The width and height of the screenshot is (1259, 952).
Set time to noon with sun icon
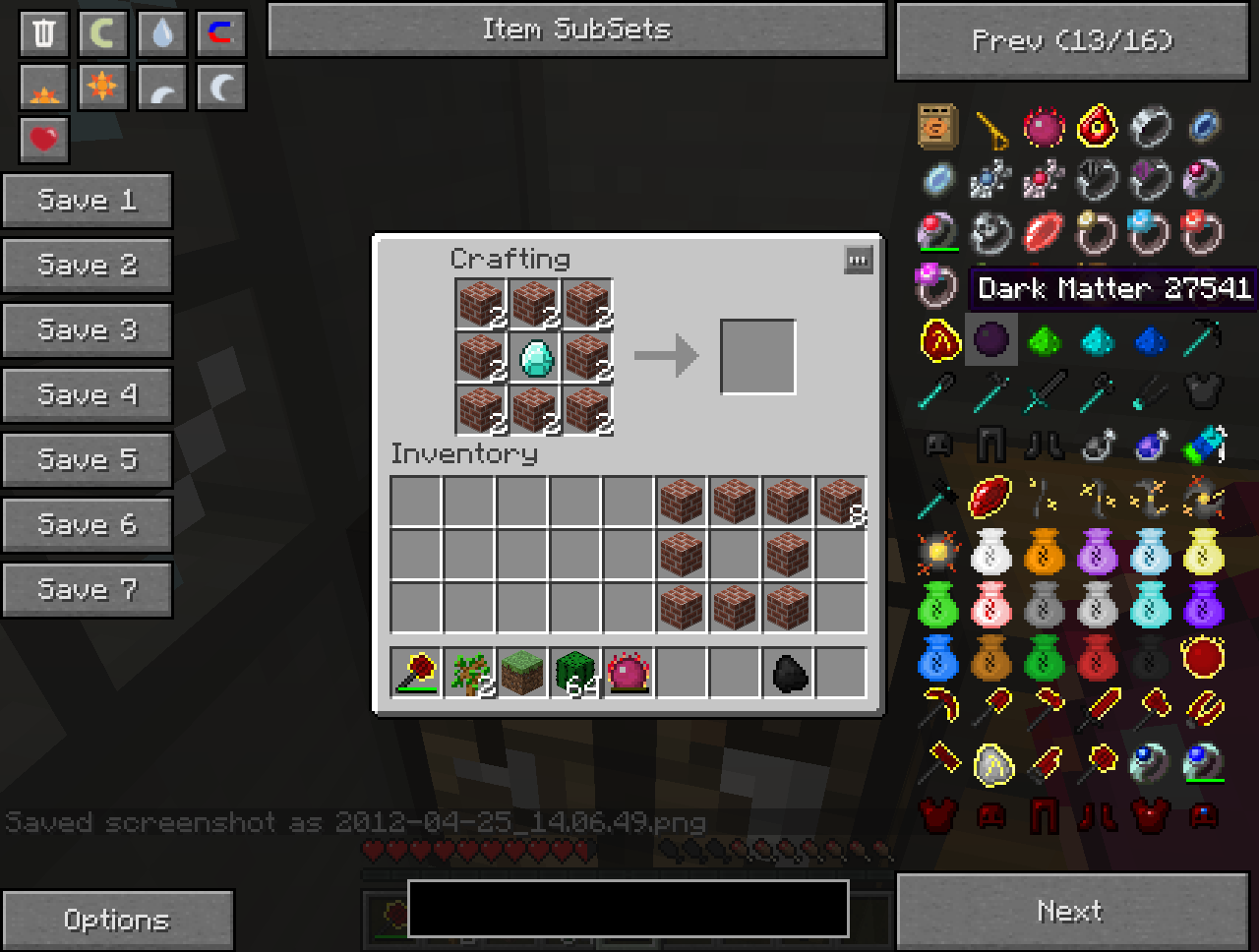pos(102,88)
